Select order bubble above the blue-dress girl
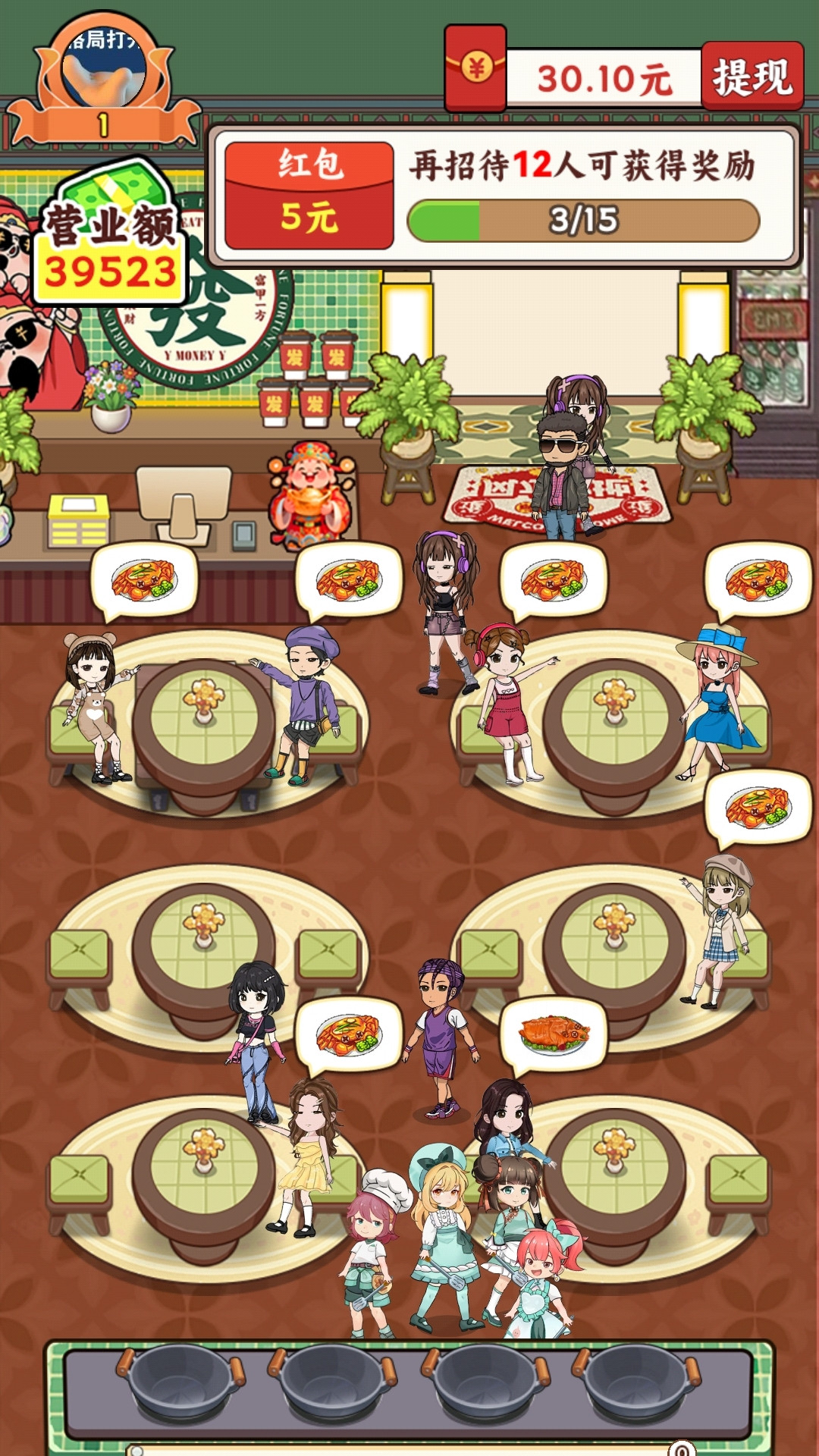819x1456 pixels. pyautogui.click(x=758, y=580)
